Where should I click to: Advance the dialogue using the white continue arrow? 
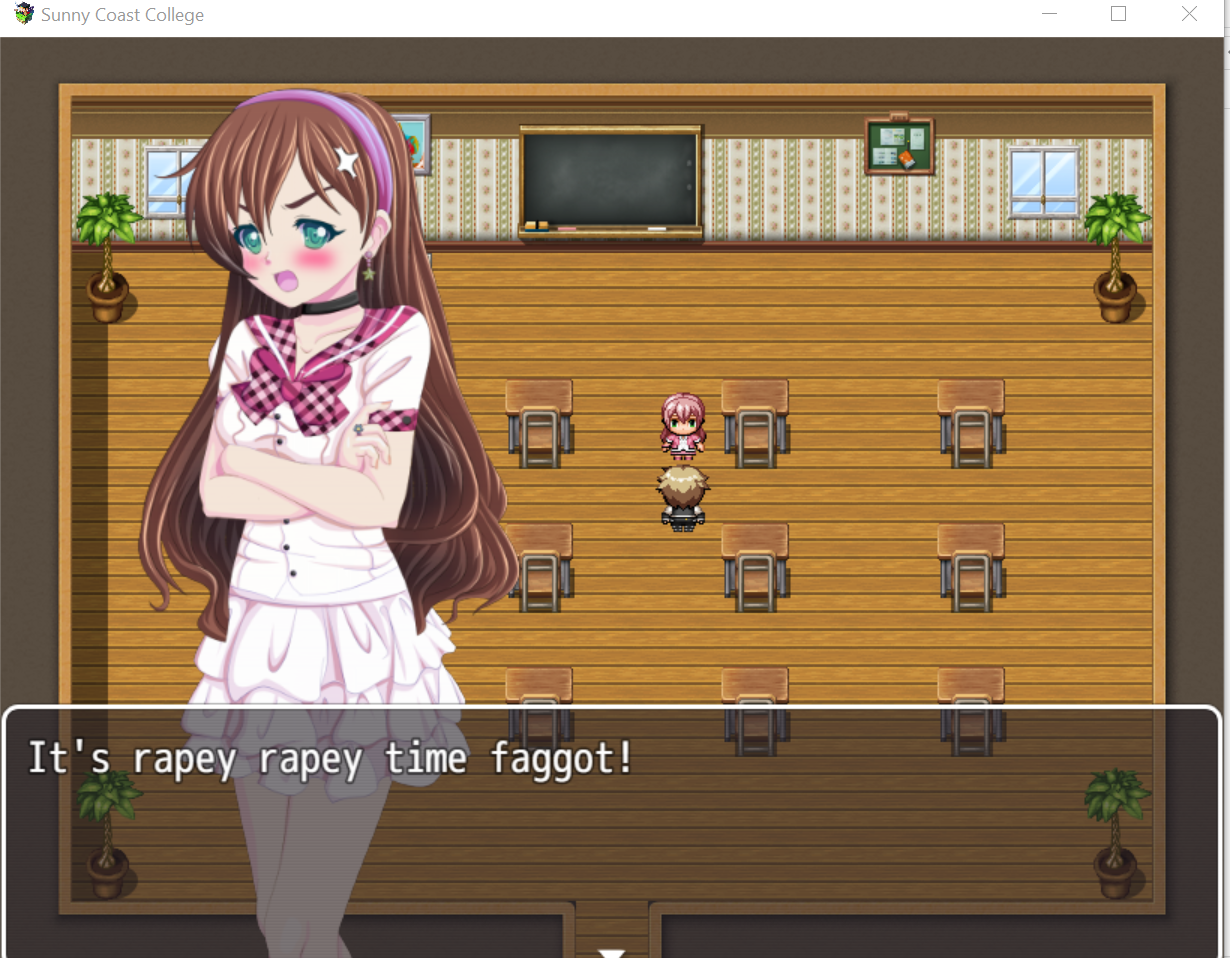[611, 952]
